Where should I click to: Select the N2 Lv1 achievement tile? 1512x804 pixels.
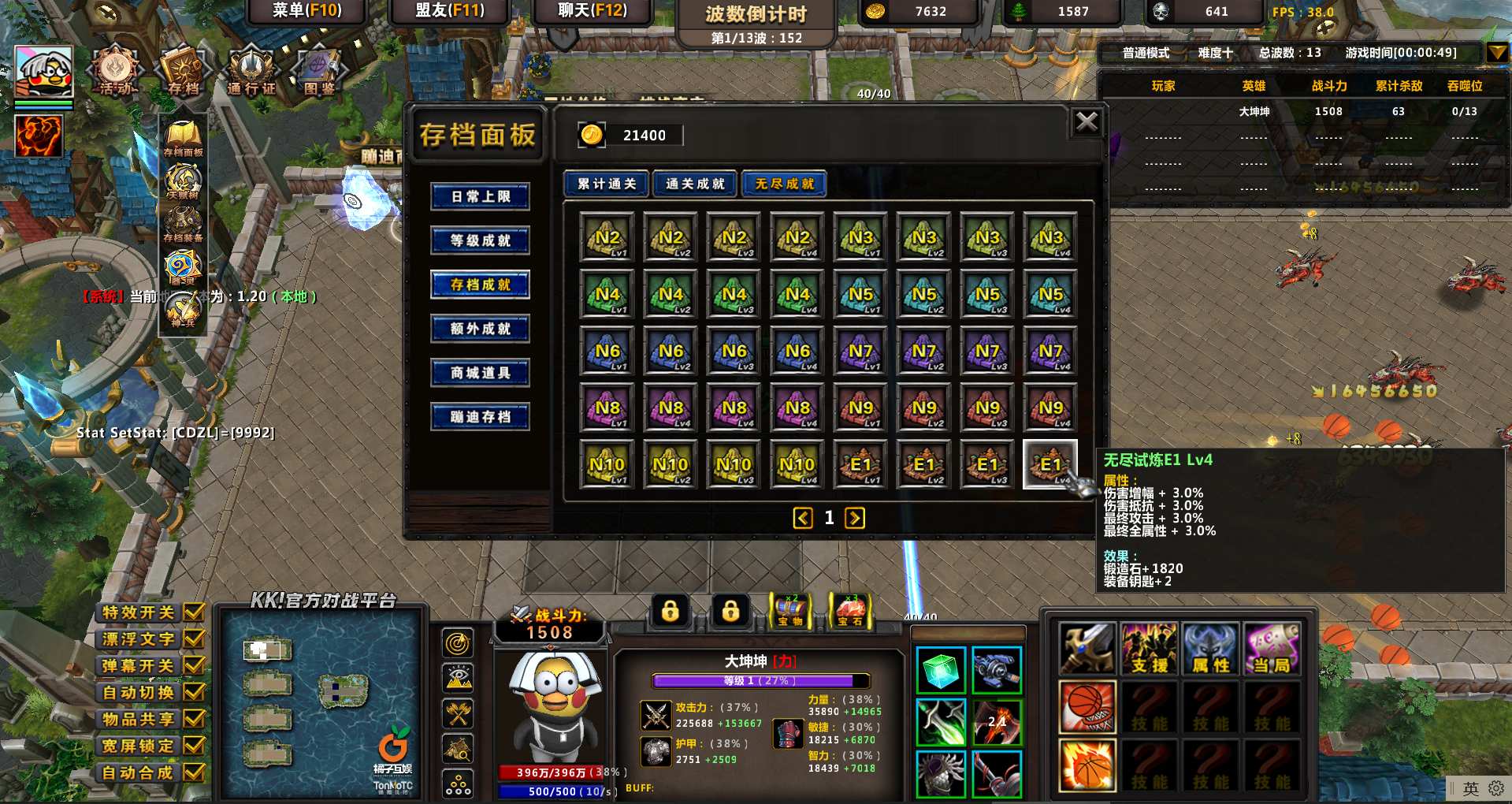click(x=607, y=237)
